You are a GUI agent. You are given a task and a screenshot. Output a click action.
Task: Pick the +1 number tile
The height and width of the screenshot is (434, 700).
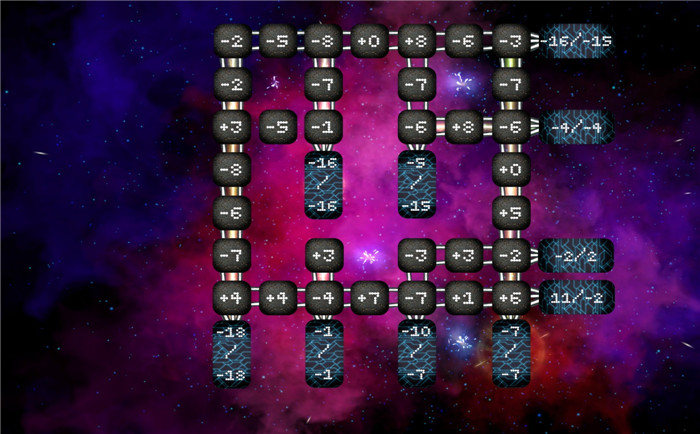[462, 297]
